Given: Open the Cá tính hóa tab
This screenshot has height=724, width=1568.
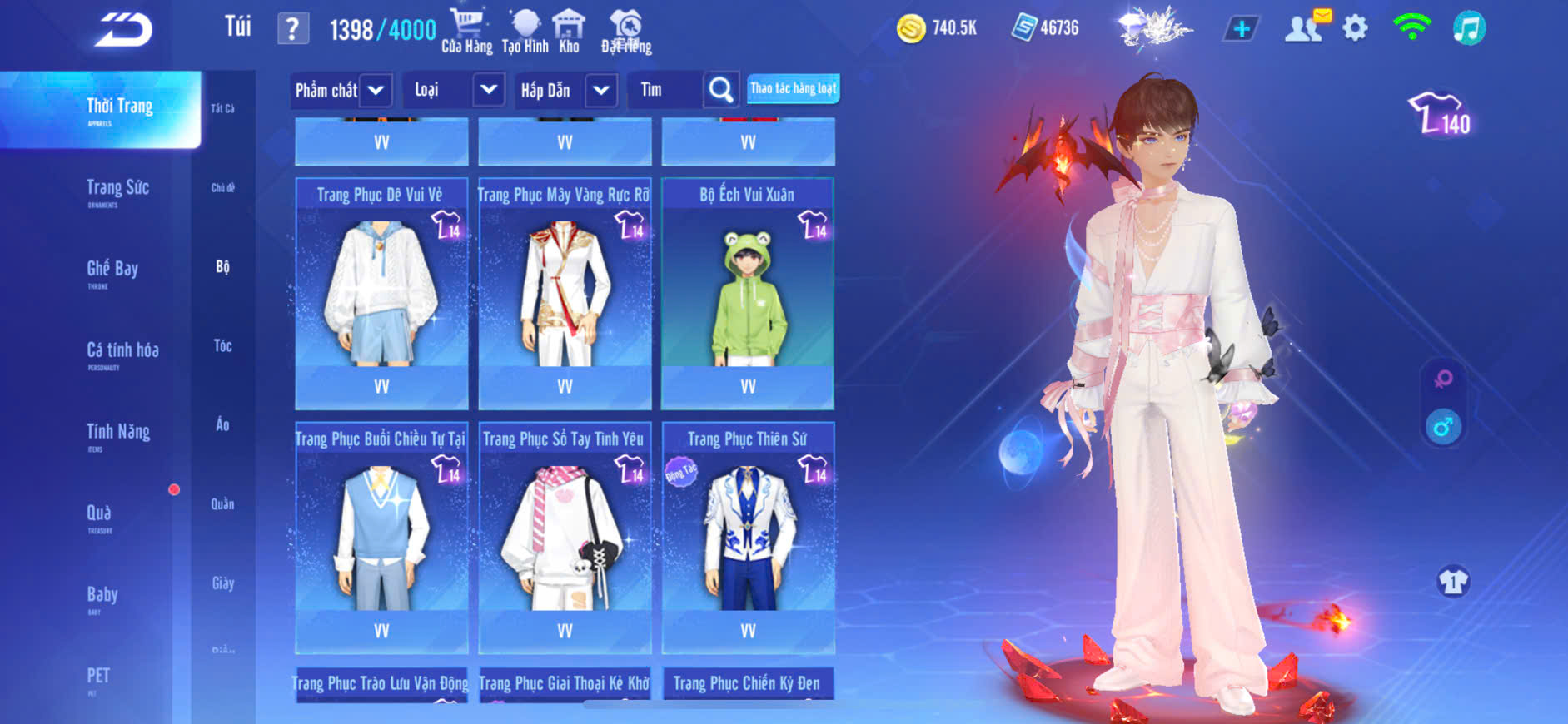Looking at the screenshot, I should tap(122, 351).
